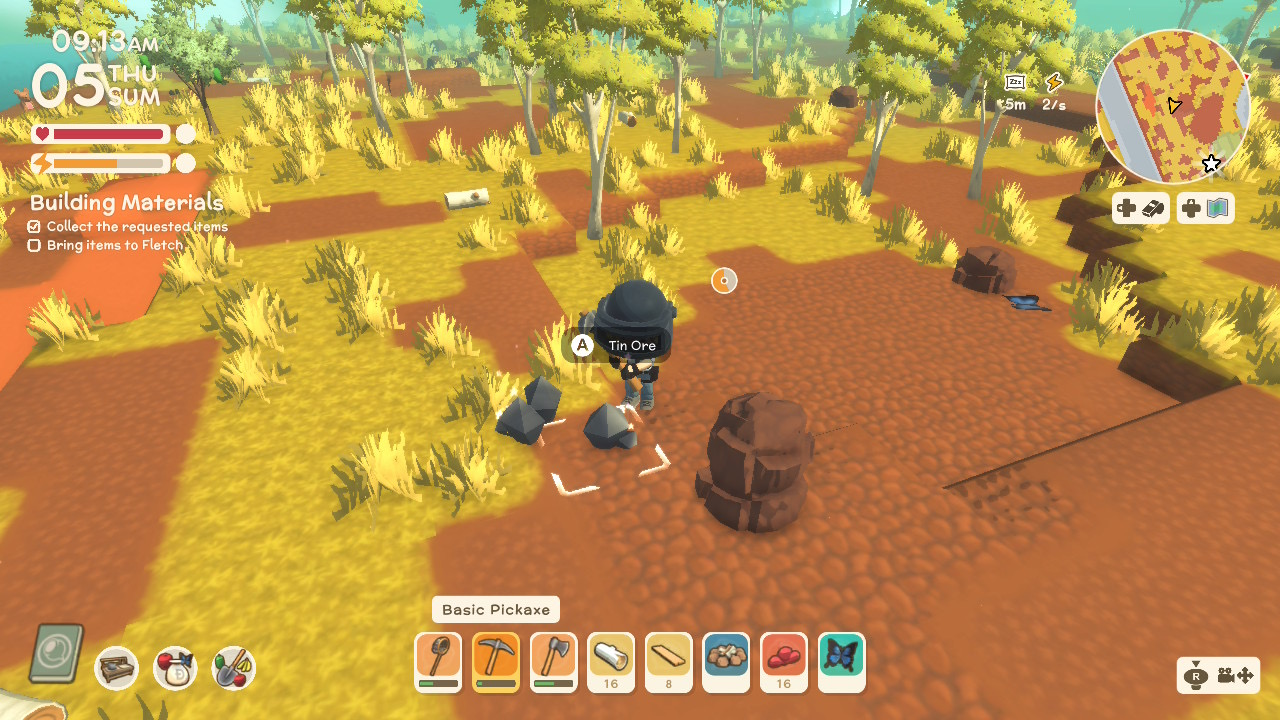Choose the red berries hotbar slot
The image size is (1280, 720).
(x=785, y=661)
